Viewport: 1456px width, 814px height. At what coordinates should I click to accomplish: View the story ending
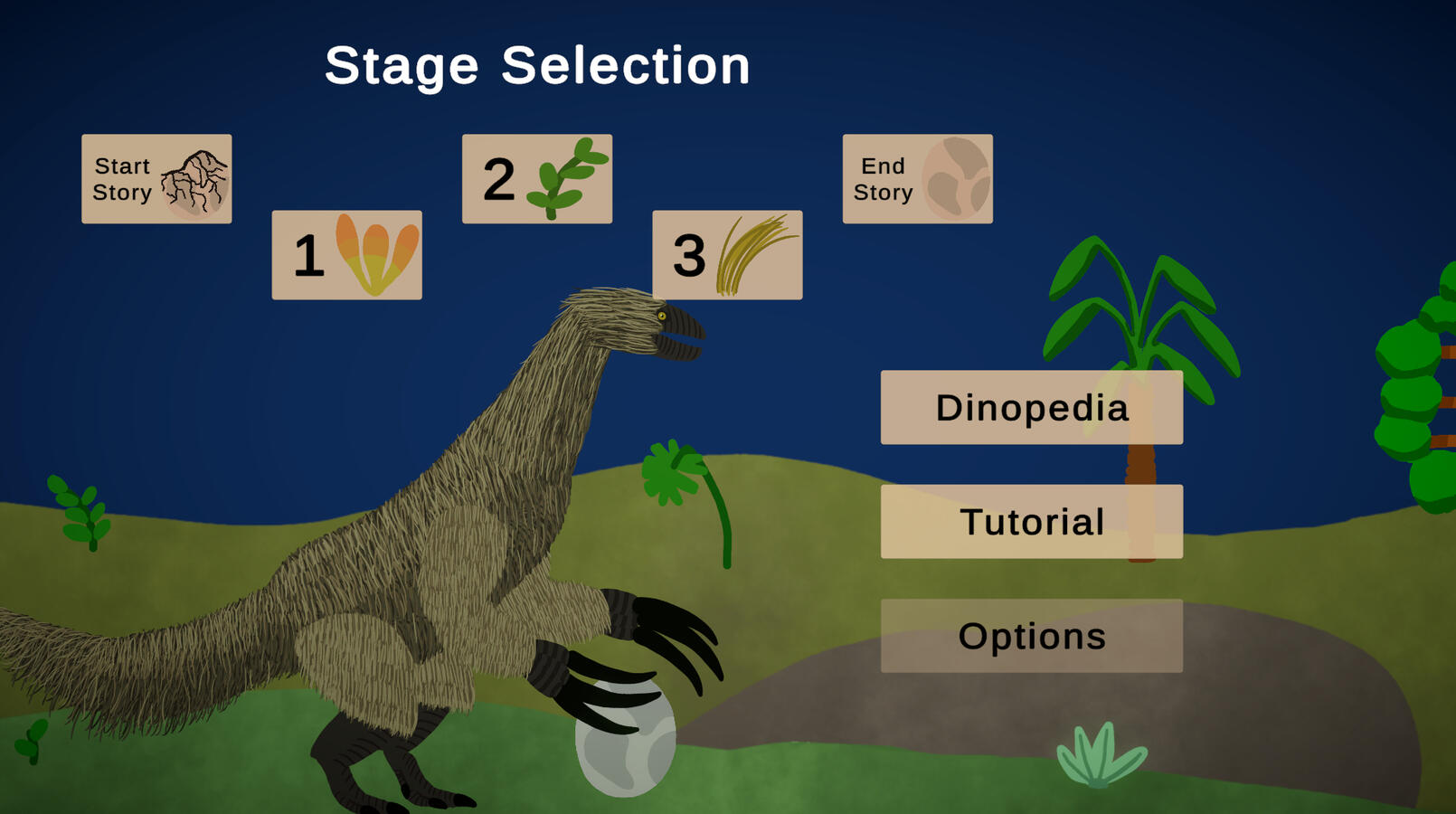coord(916,178)
